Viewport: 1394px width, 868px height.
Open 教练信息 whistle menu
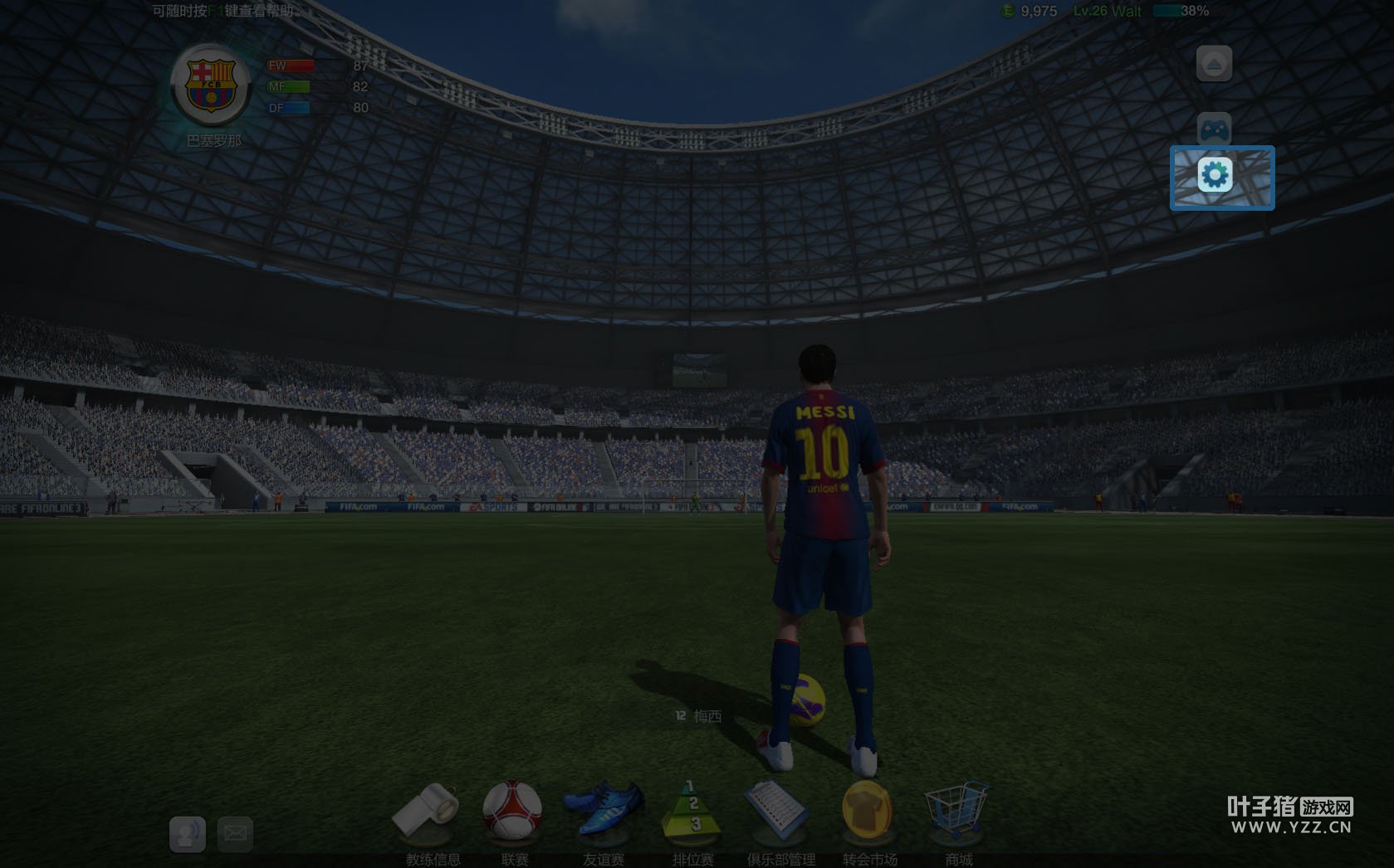[x=427, y=811]
